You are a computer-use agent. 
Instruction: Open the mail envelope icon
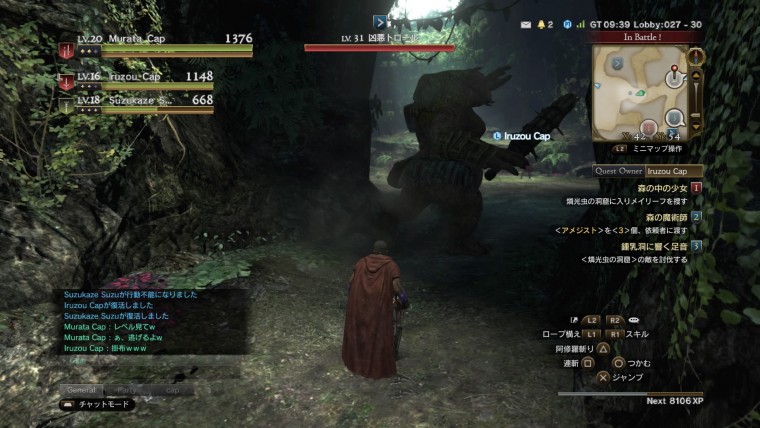click(526, 24)
